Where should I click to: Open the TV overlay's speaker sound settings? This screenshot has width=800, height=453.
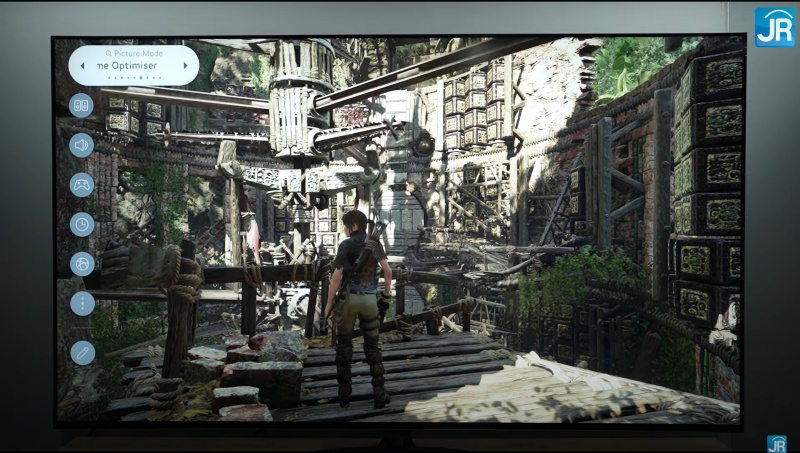pos(81,145)
